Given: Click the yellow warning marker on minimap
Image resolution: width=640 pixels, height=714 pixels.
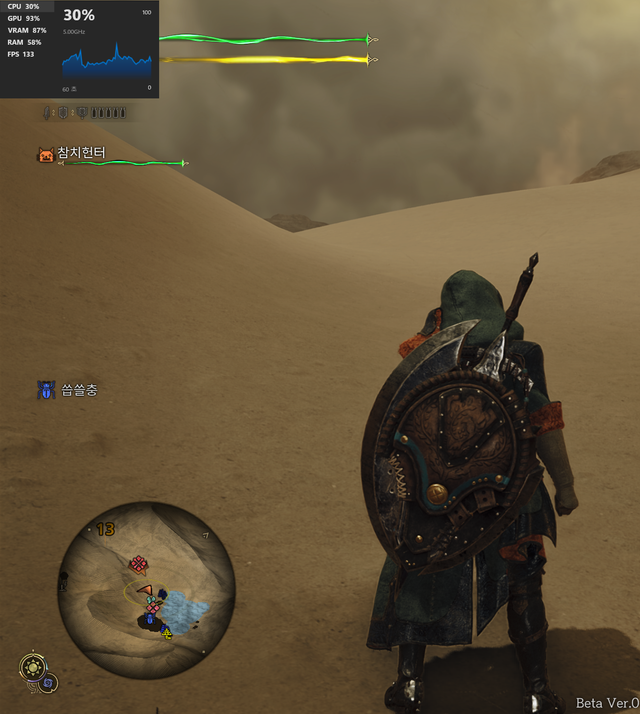Looking at the screenshot, I should tap(167, 633).
